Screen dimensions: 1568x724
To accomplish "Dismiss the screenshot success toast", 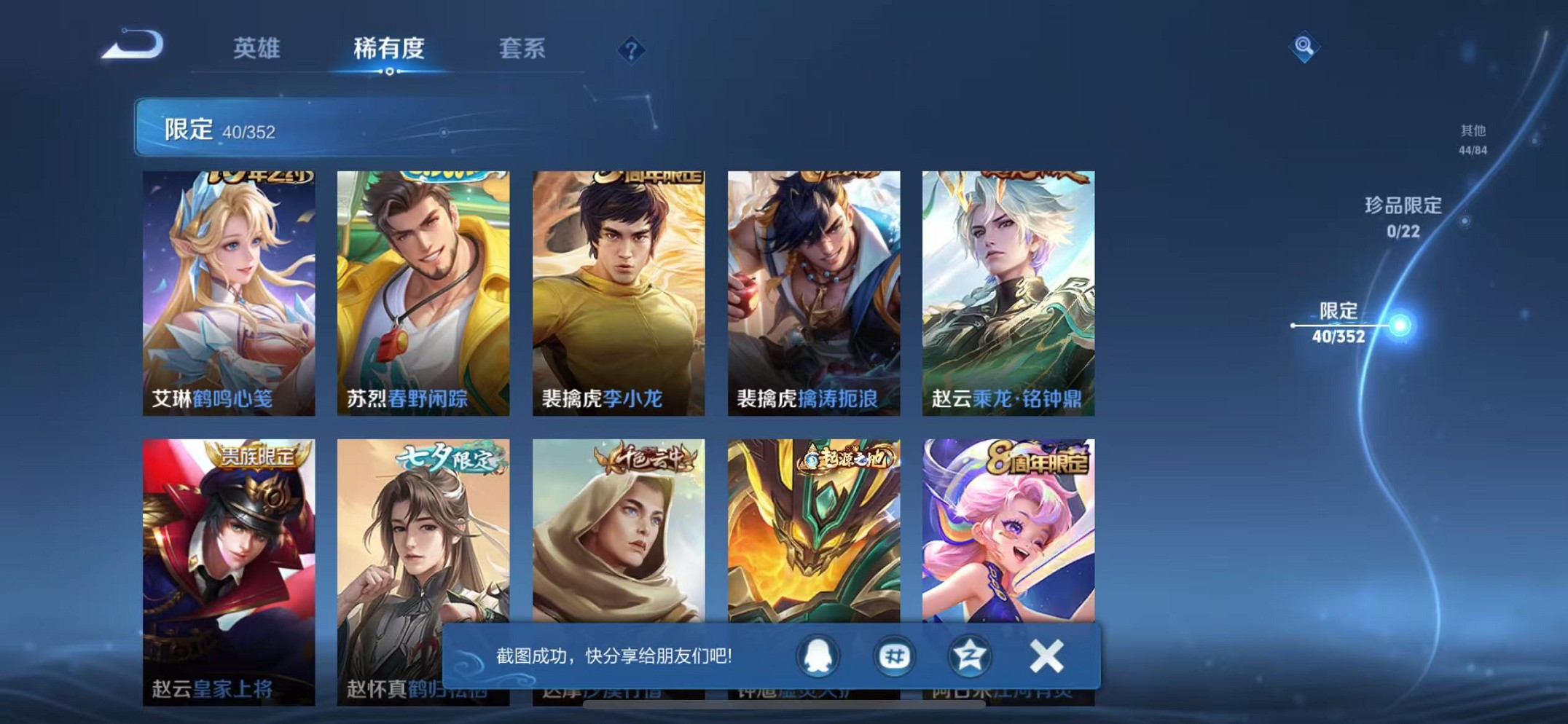I will pyautogui.click(x=1045, y=656).
